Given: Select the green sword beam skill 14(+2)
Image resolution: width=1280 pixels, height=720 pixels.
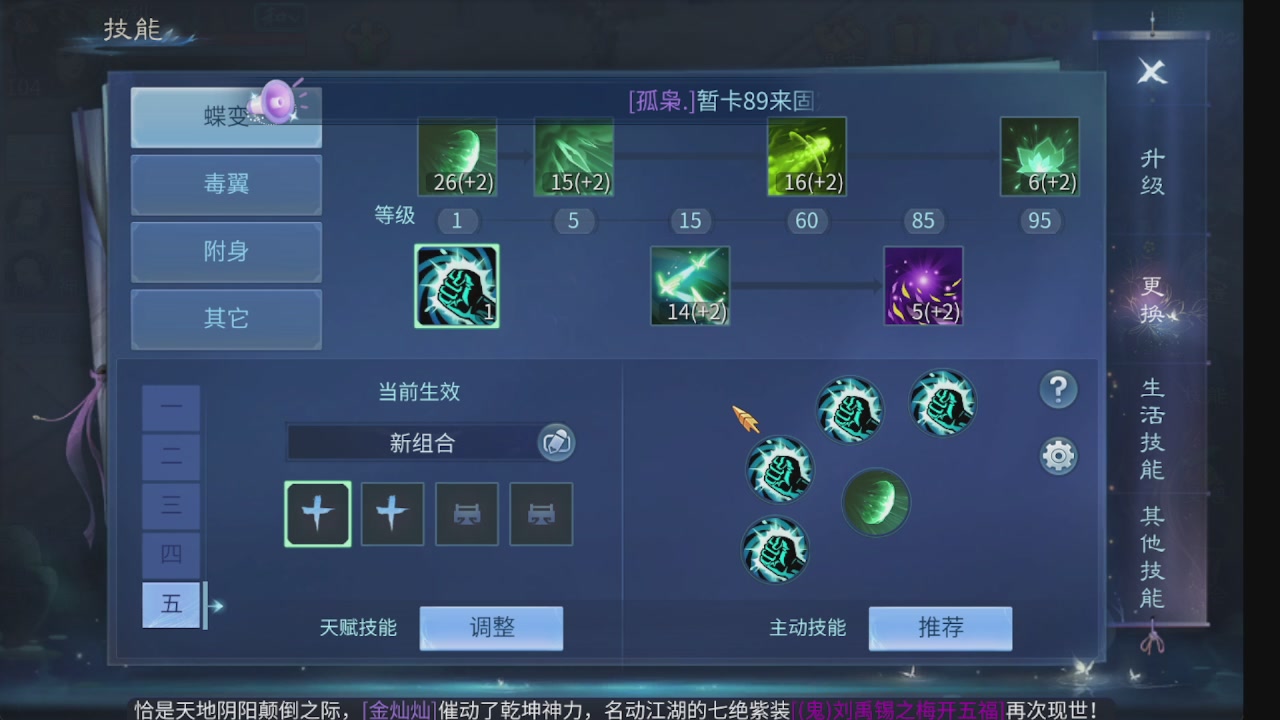Looking at the screenshot, I should [690, 287].
